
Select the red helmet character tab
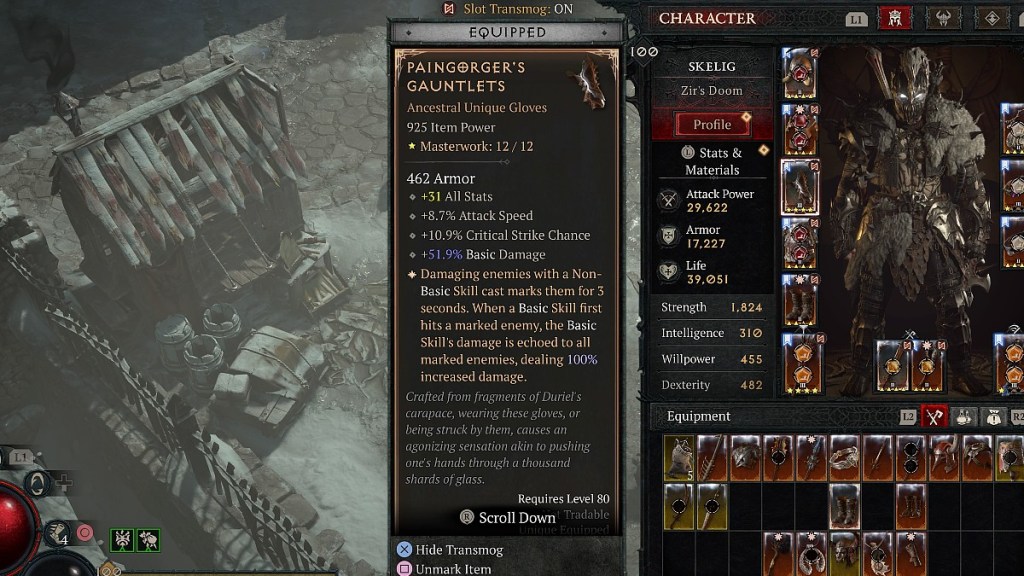click(x=893, y=19)
